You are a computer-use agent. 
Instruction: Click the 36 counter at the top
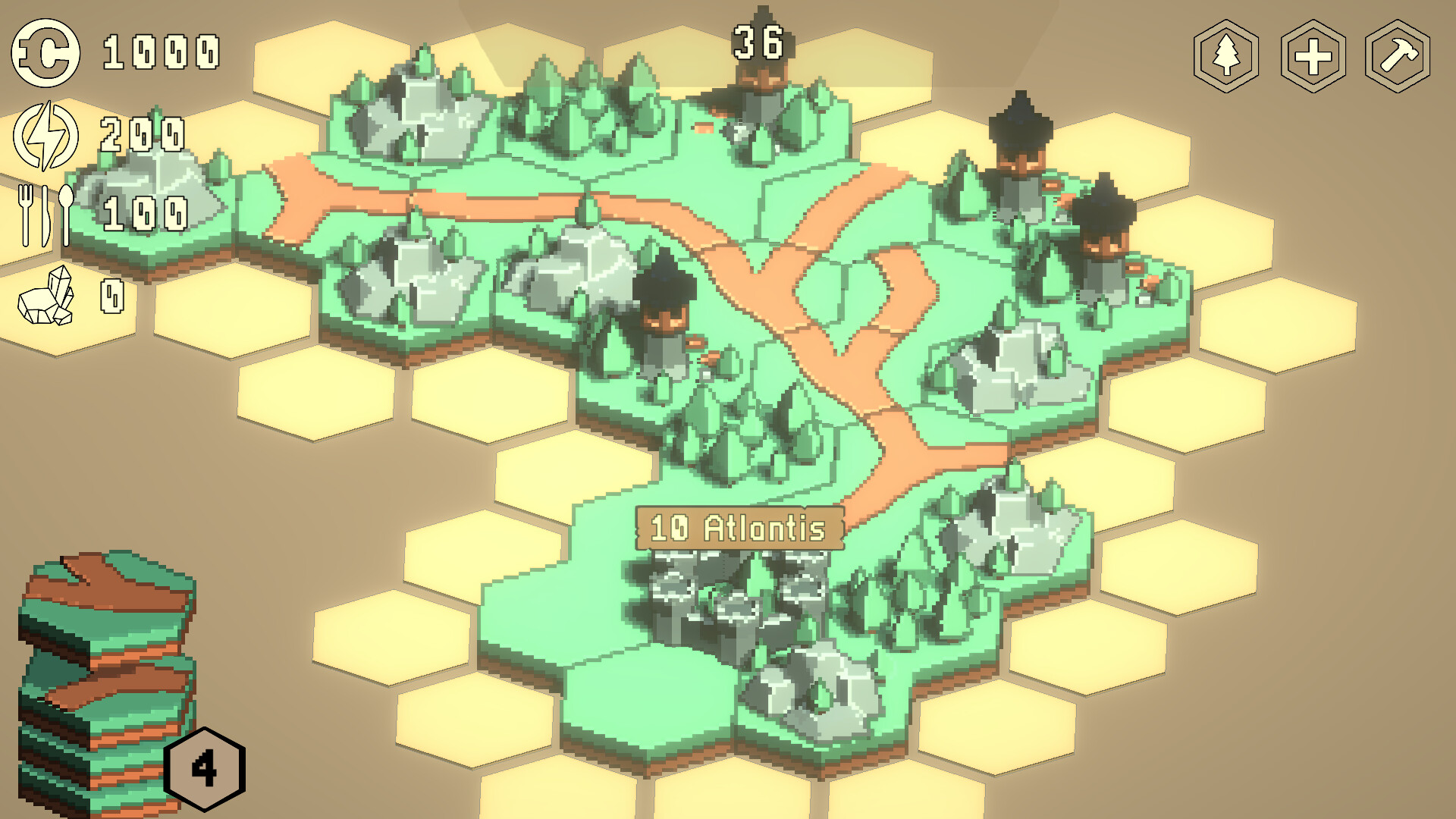coord(758,42)
